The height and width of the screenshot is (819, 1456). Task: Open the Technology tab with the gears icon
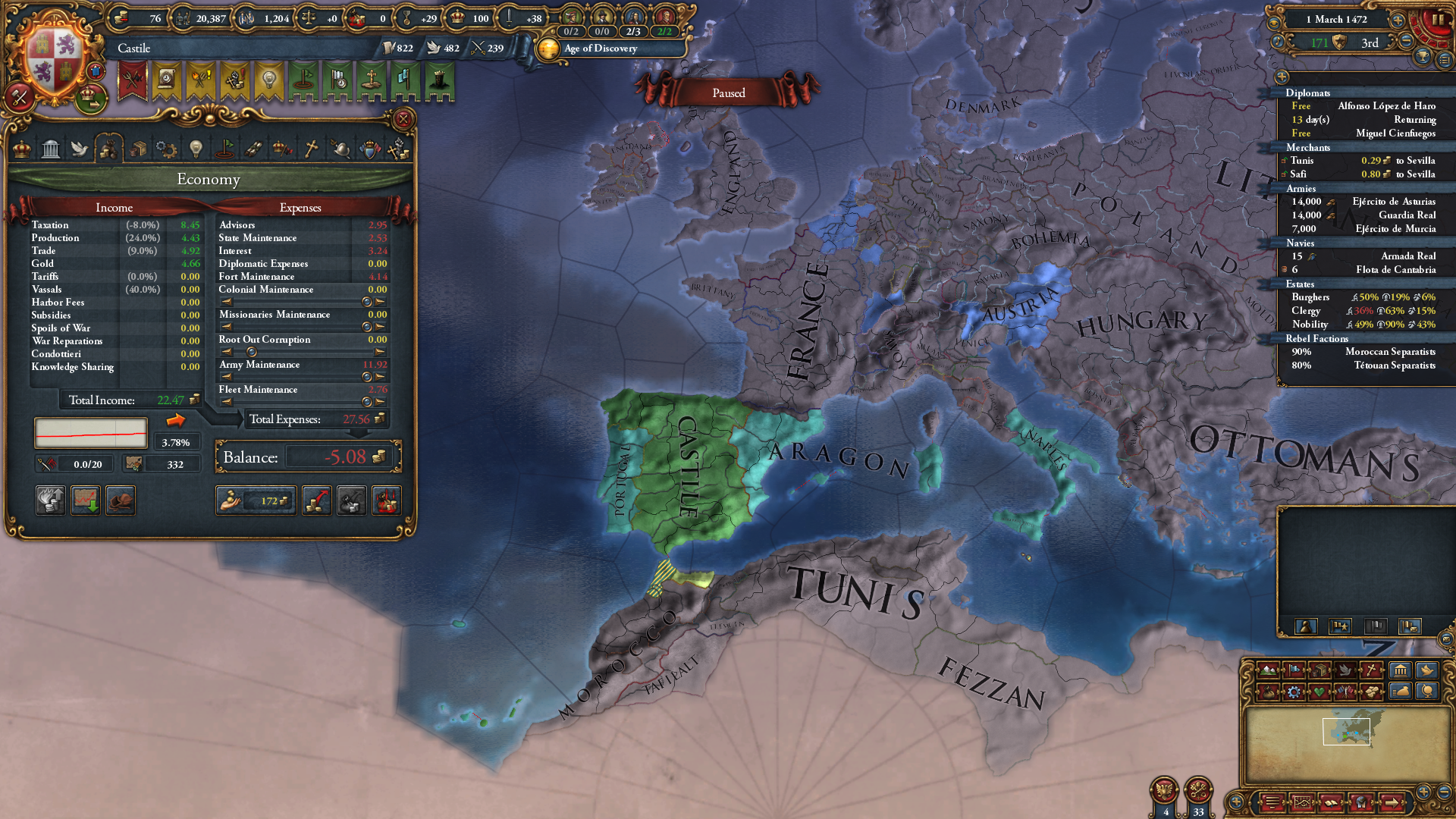tap(165, 149)
